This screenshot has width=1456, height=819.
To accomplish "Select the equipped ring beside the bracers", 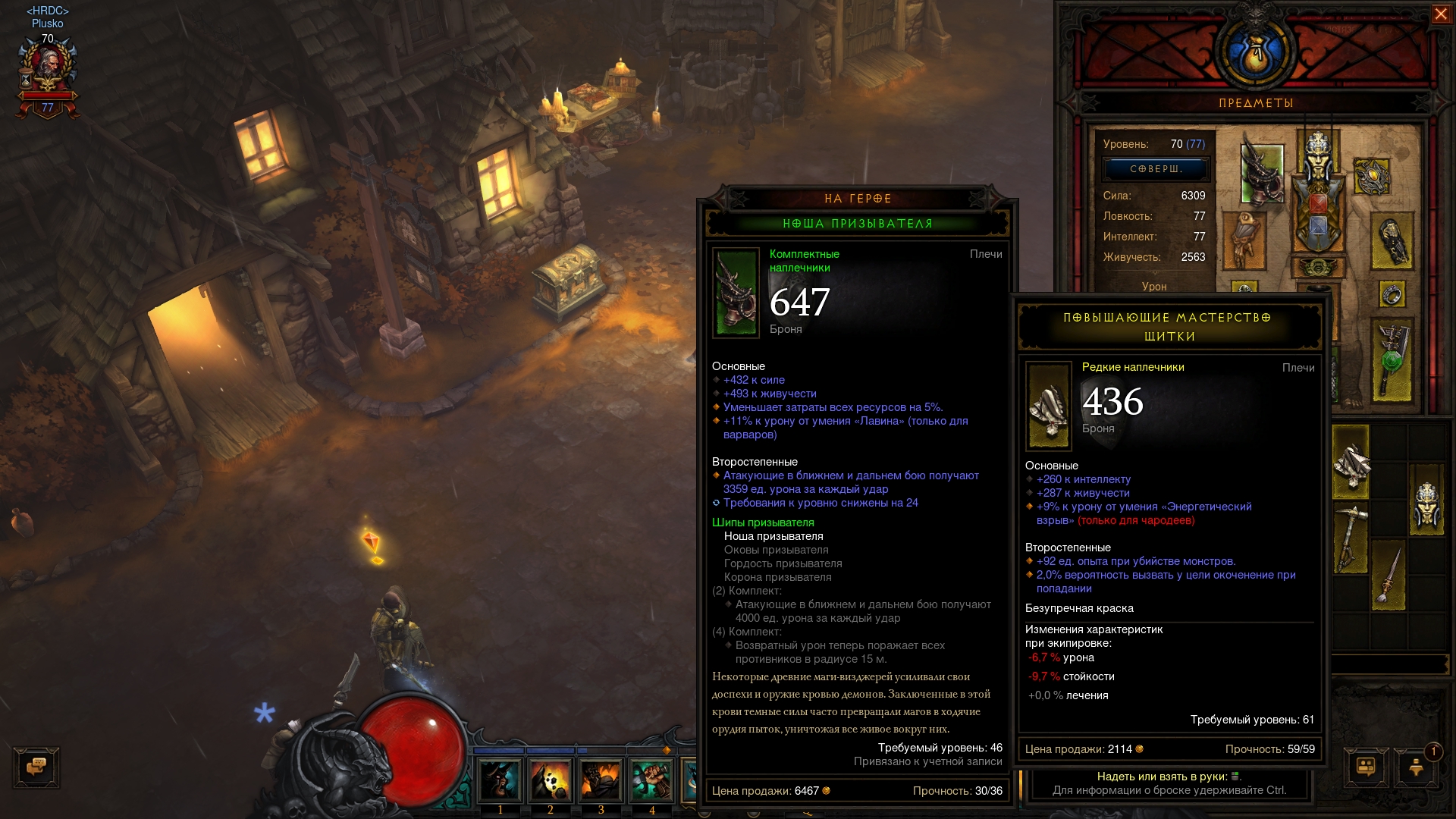I will pos(1392,294).
